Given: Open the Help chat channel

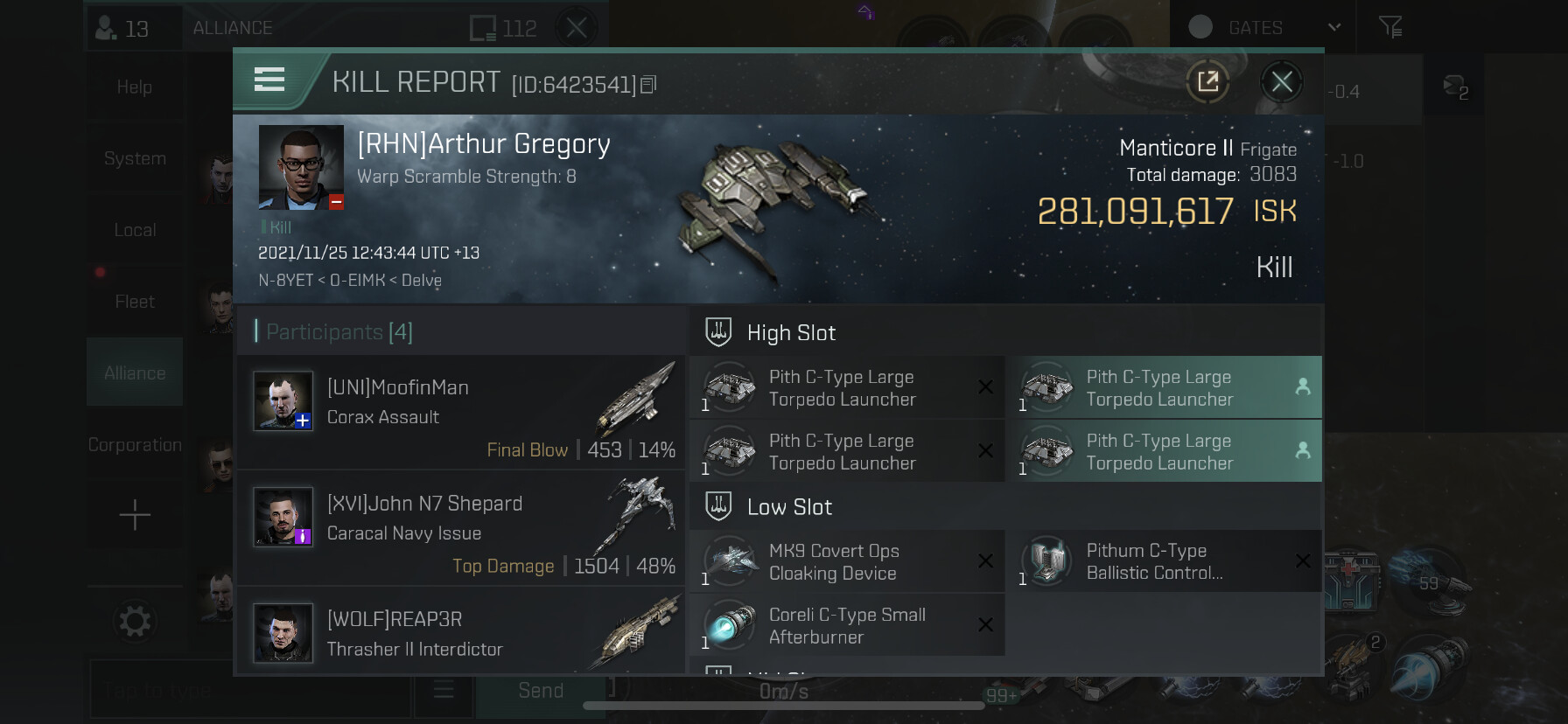Looking at the screenshot, I should (135, 87).
